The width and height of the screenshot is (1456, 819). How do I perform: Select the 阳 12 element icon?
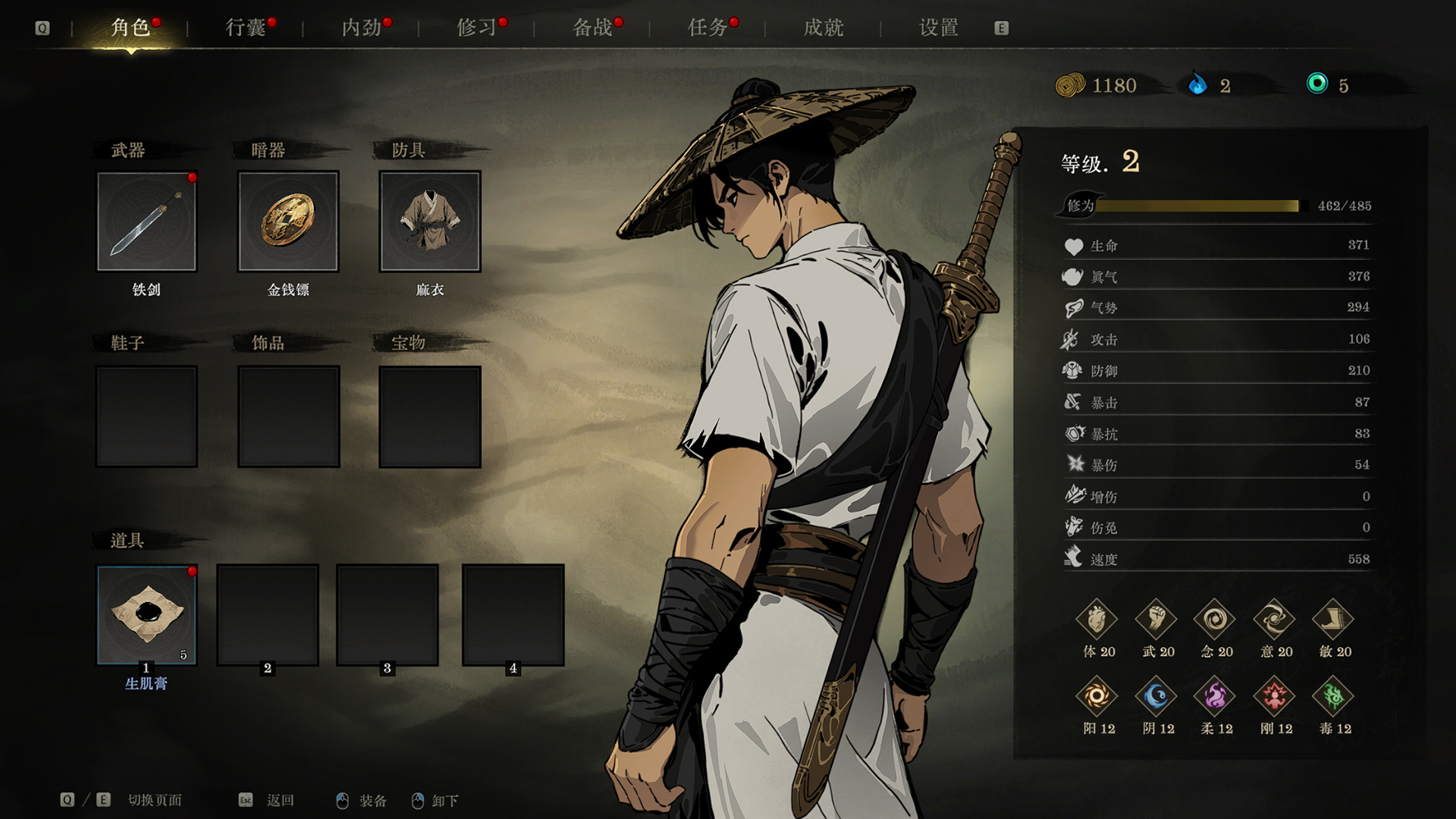click(1097, 696)
